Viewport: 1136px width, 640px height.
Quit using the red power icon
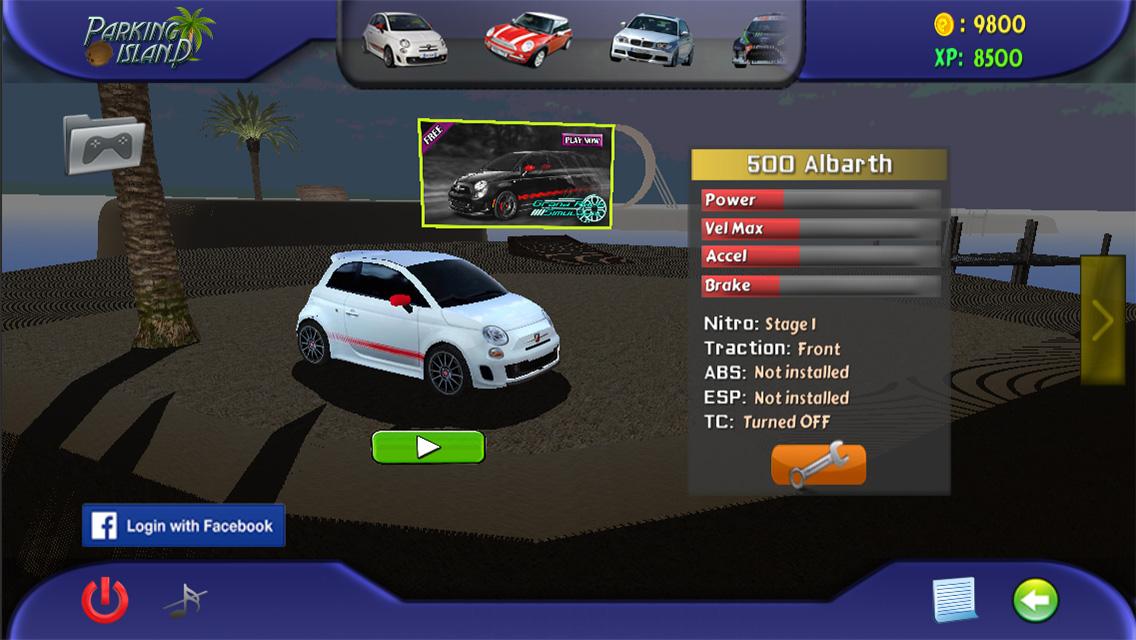click(x=105, y=600)
